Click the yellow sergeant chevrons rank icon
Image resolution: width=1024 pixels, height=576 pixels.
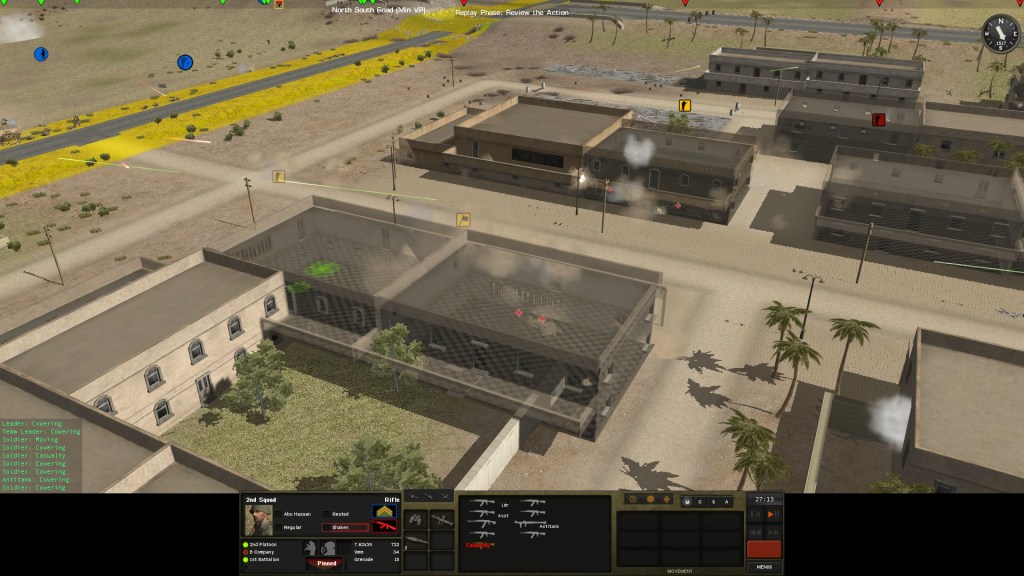(385, 512)
